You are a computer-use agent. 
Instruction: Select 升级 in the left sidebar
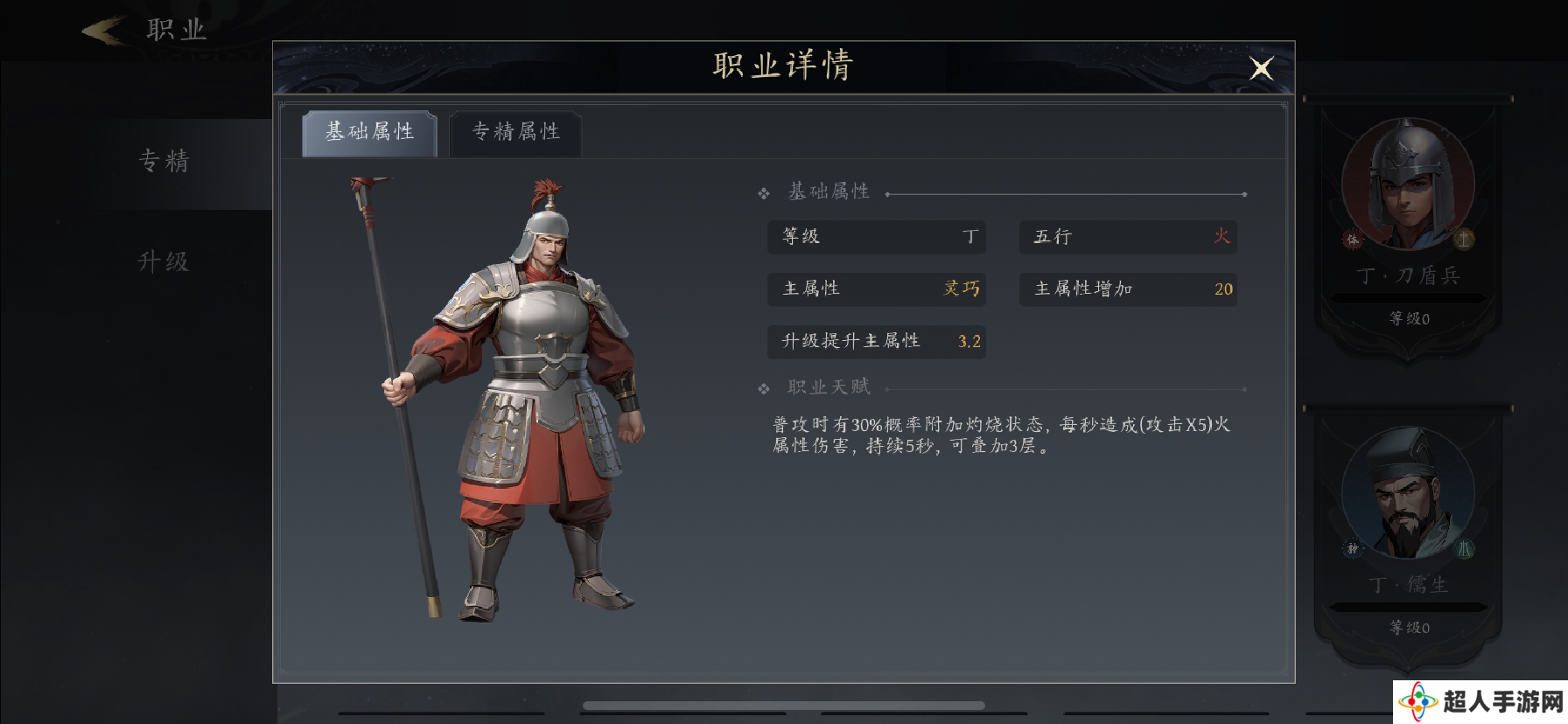[164, 261]
